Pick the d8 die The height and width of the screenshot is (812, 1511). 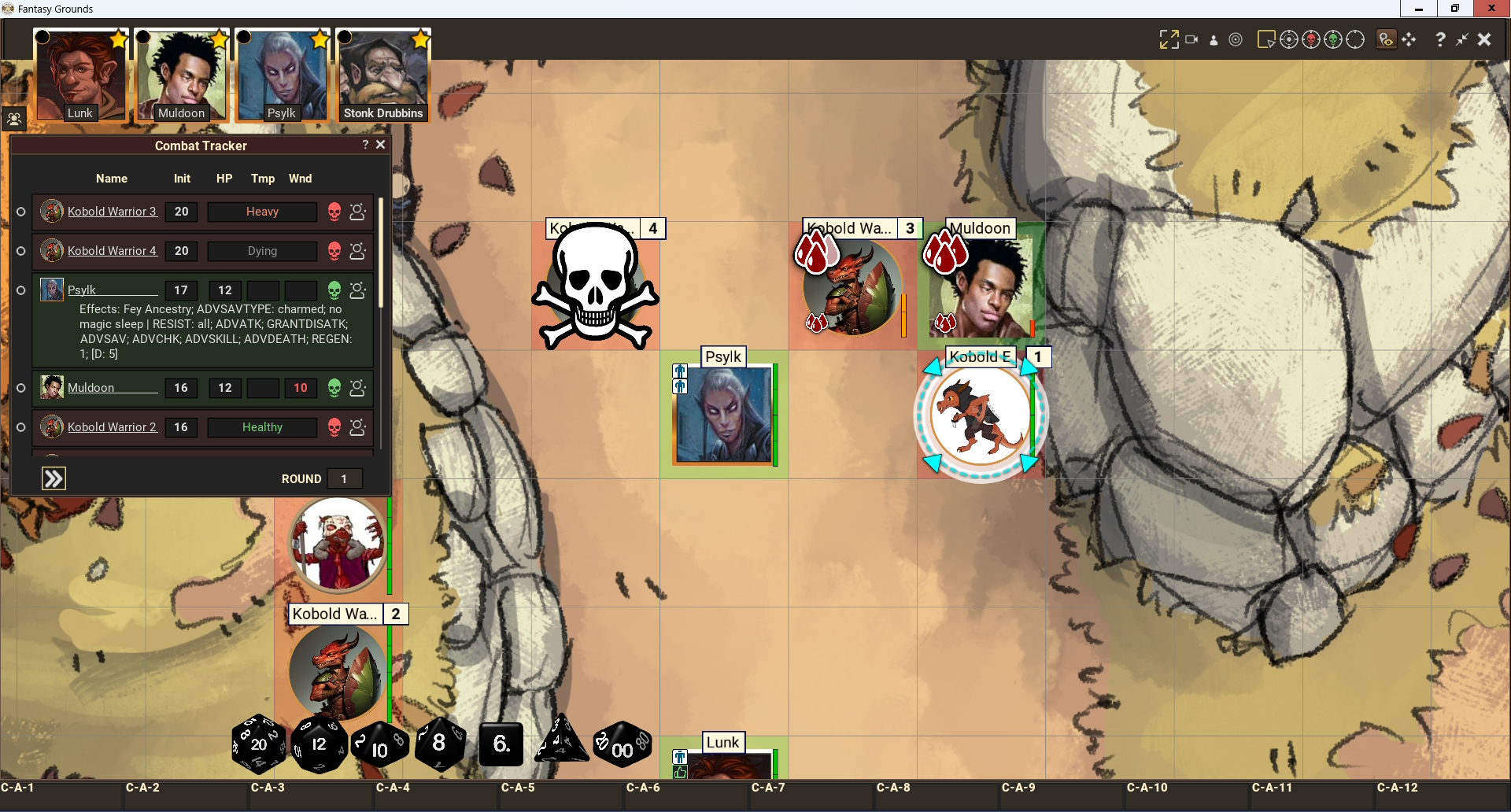tap(439, 743)
